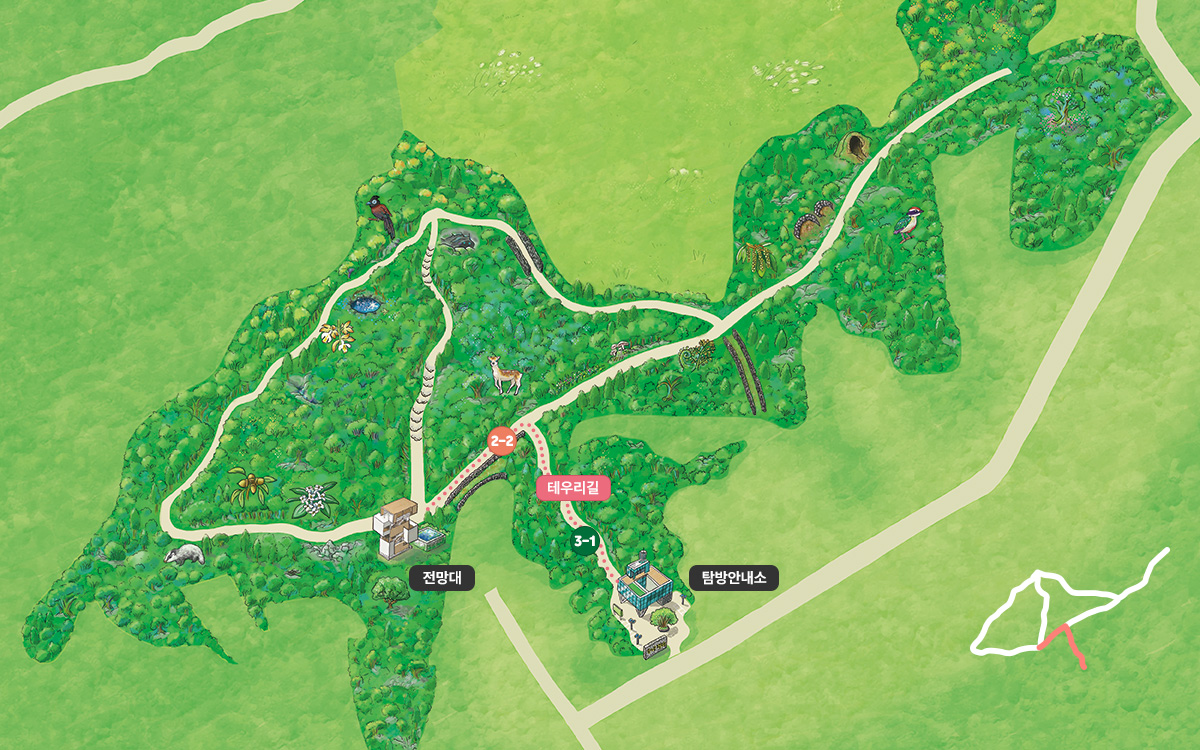Open the 전망대 observatory label
The width and height of the screenshot is (1200, 750).
[x=442, y=577]
